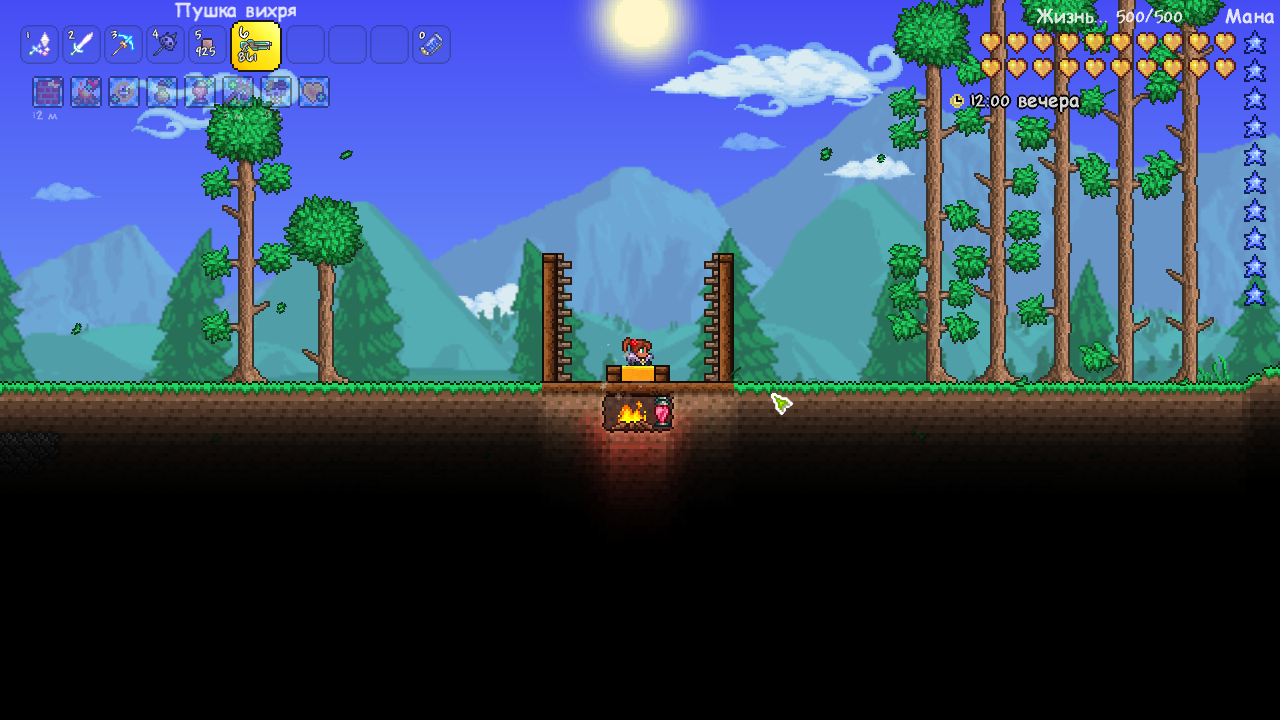Dismiss the campfire buff icon
Screen dimensions: 1280x720
84,92
